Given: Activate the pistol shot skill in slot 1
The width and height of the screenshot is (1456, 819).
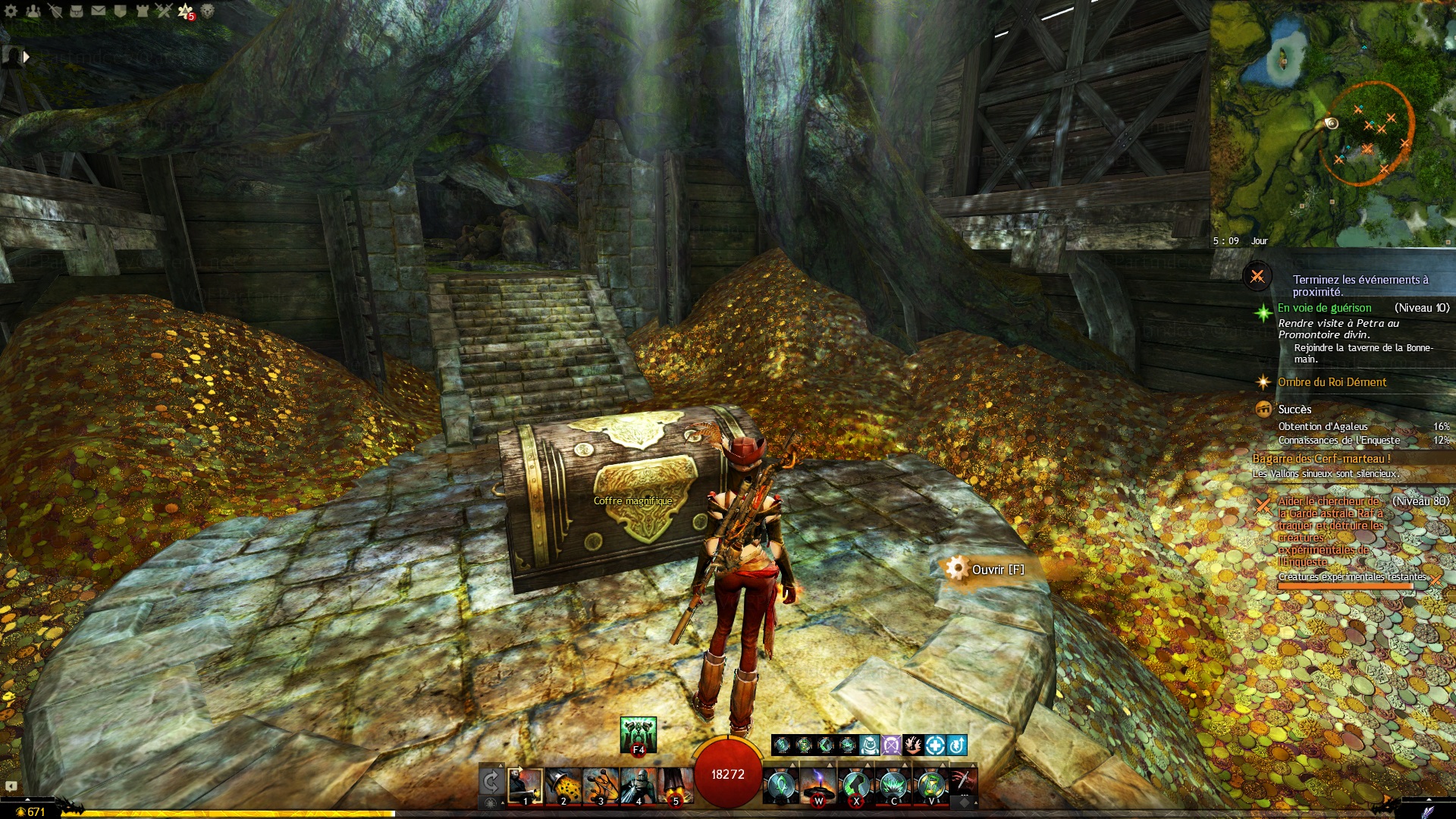Looking at the screenshot, I should pyautogui.click(x=525, y=785).
